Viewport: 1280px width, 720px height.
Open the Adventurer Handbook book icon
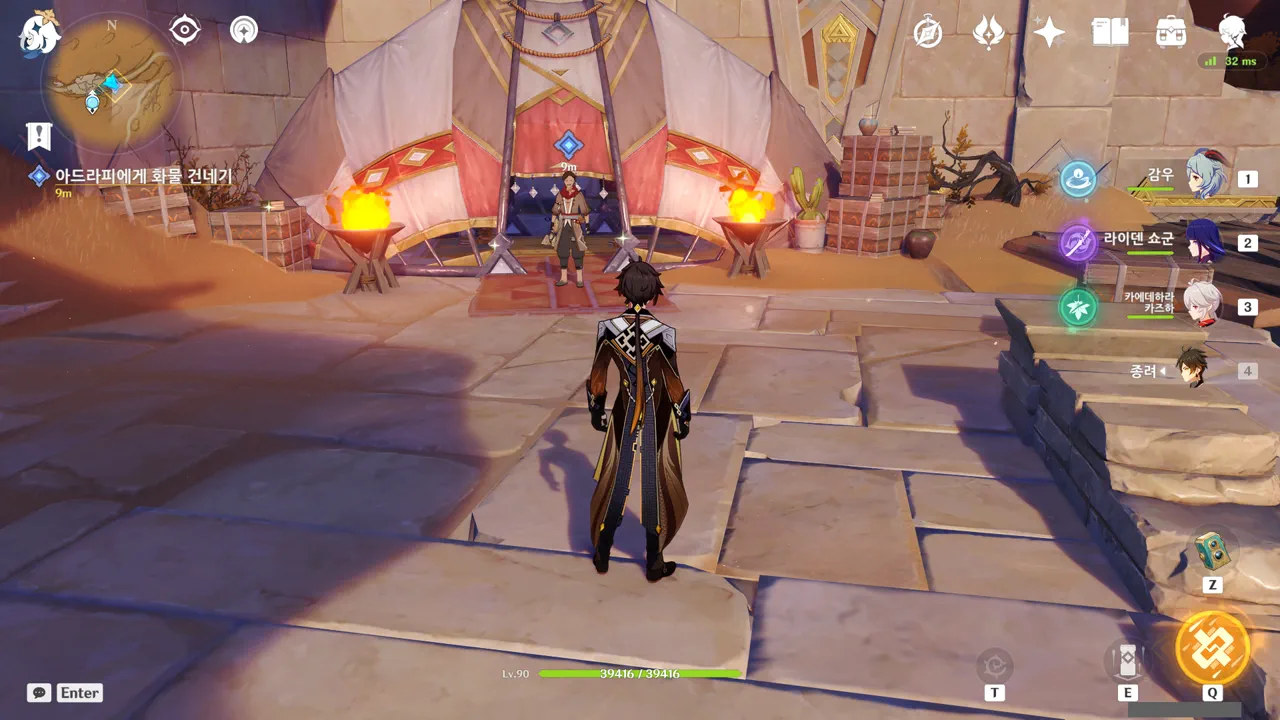pyautogui.click(x=1110, y=33)
